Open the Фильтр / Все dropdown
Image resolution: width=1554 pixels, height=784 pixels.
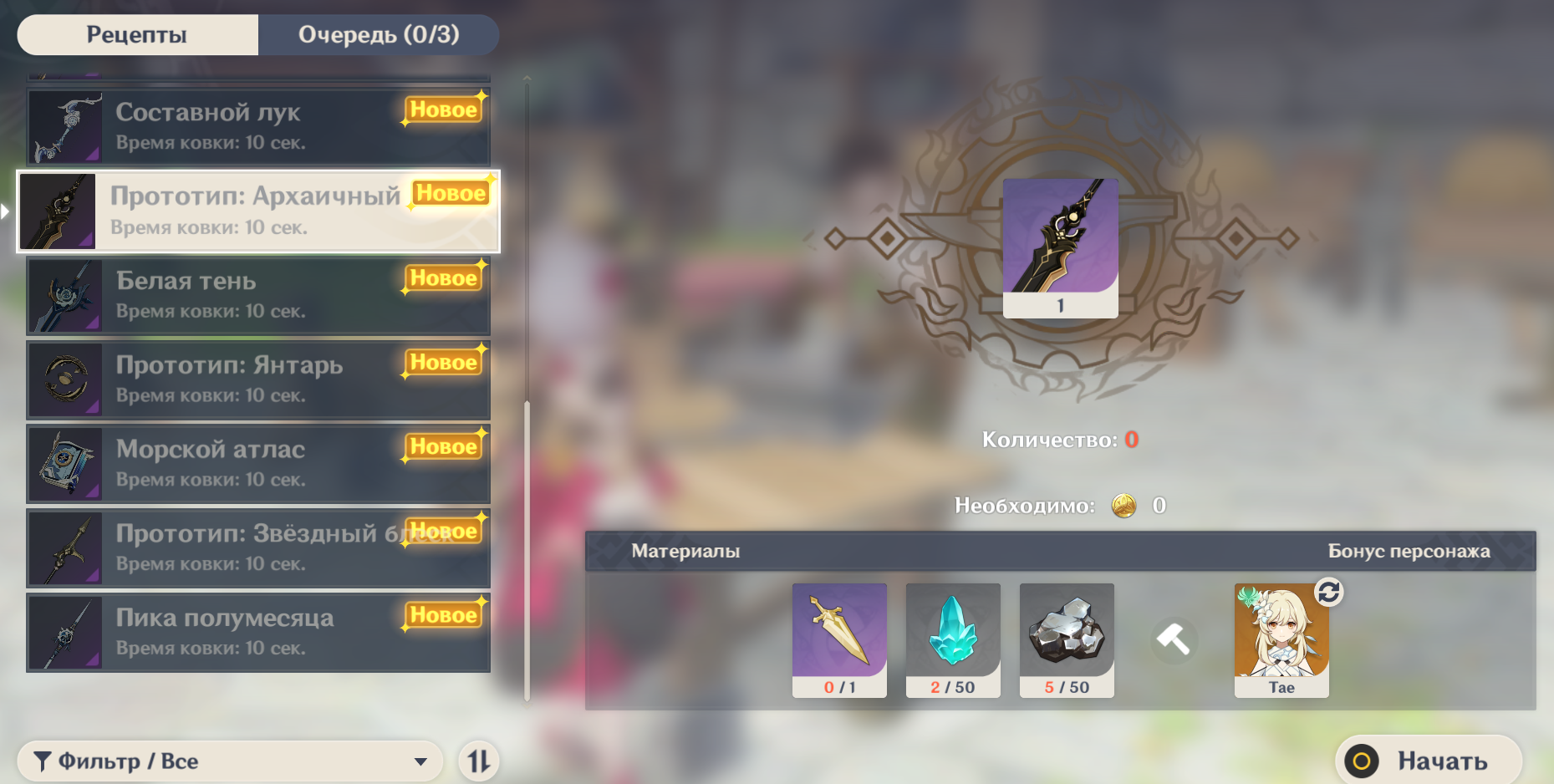click(230, 761)
